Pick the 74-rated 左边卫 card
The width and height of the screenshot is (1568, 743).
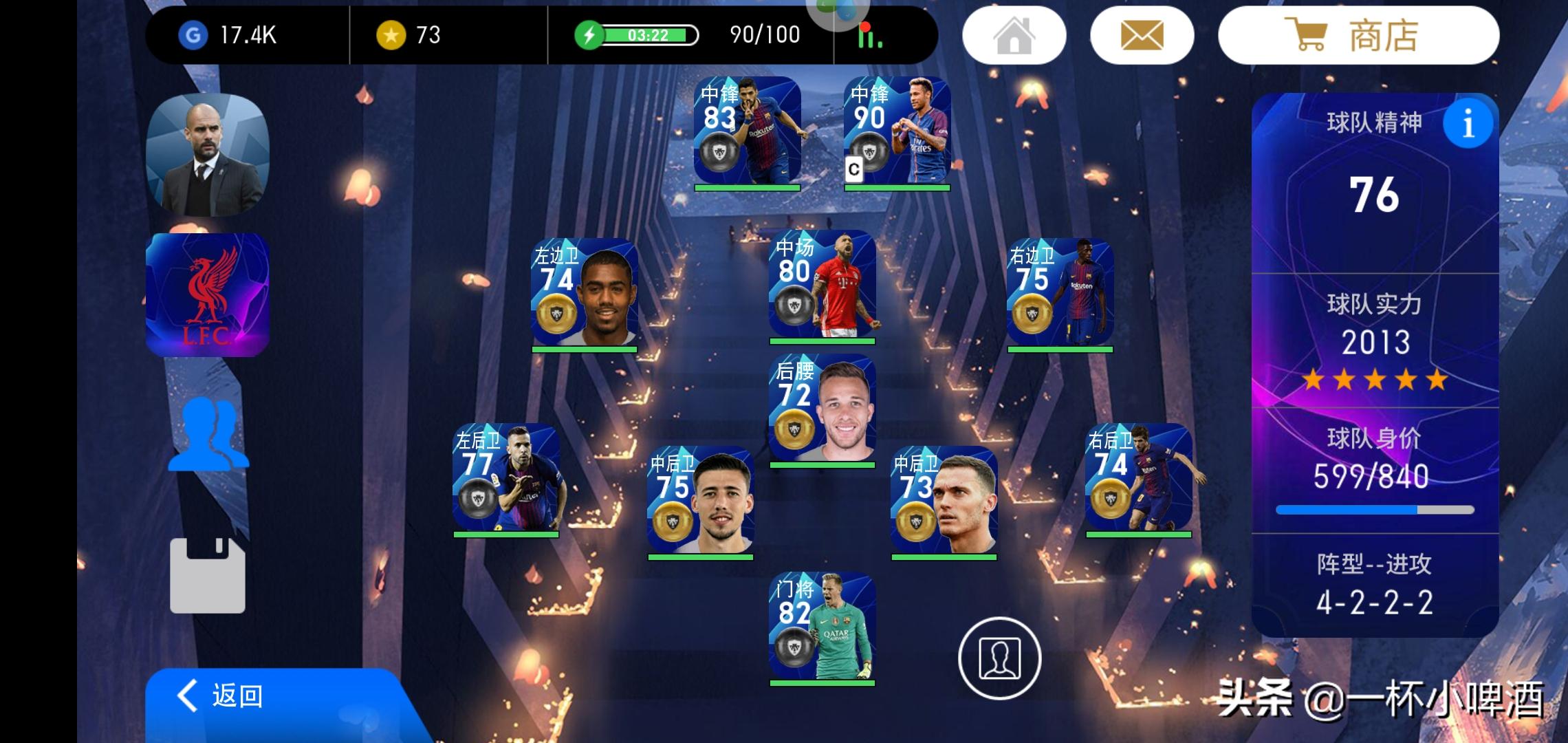(x=585, y=293)
